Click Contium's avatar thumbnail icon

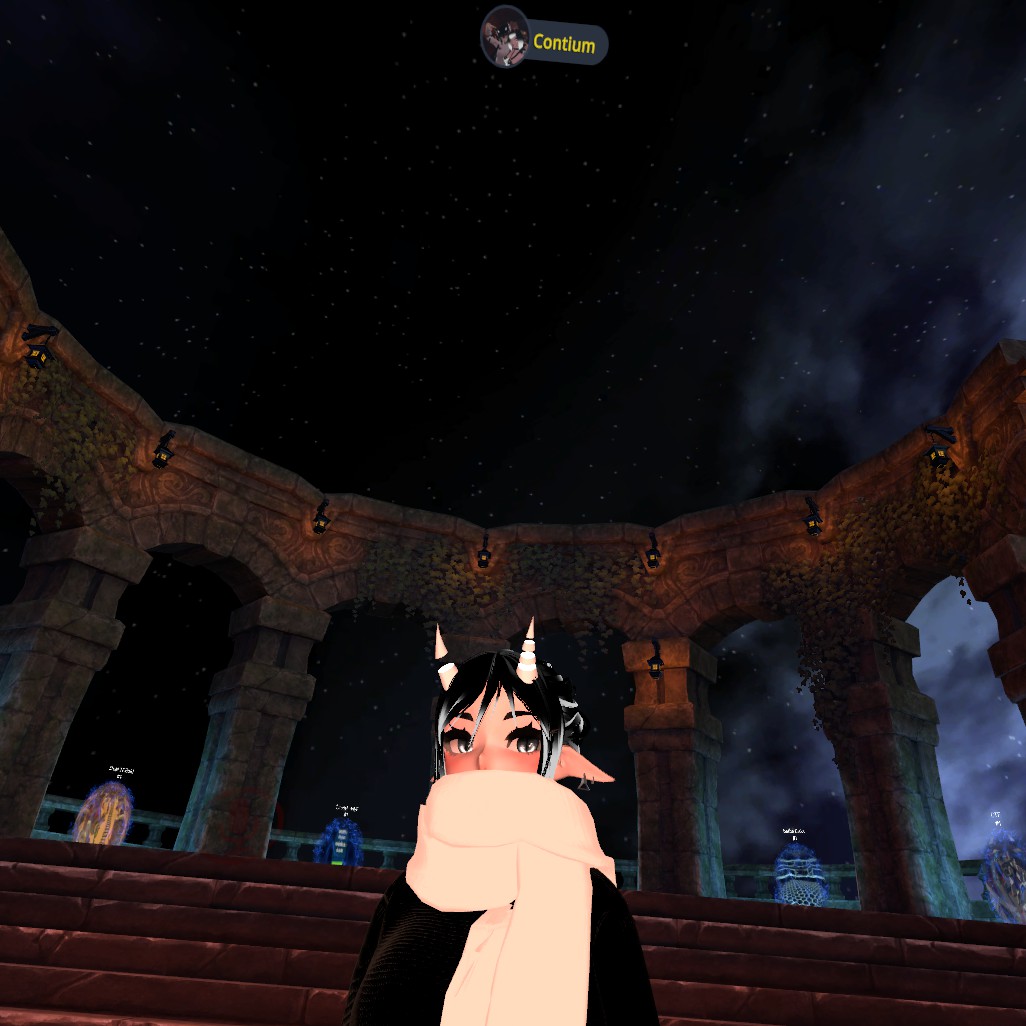504,39
